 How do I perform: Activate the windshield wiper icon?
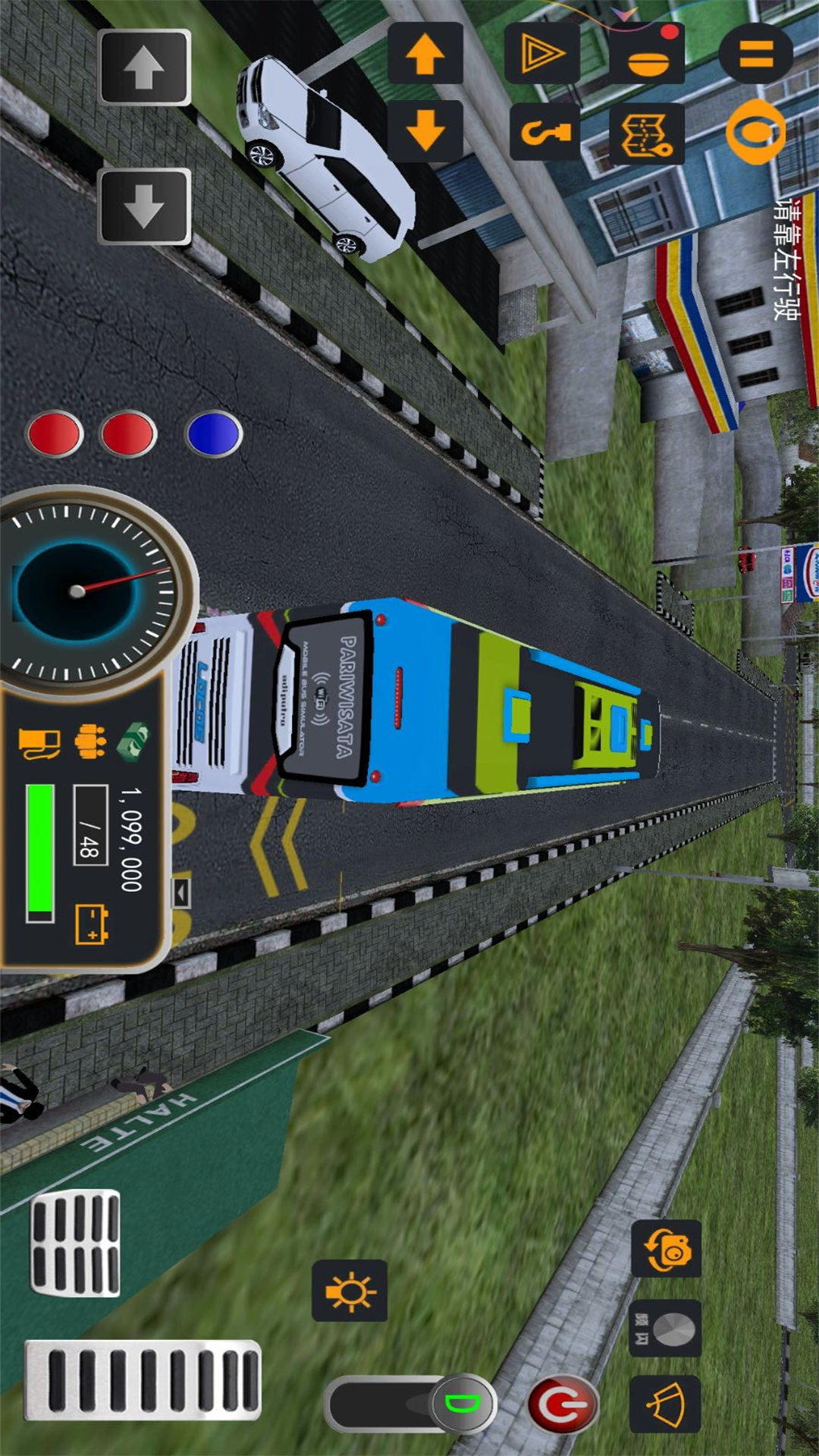pos(665,1404)
